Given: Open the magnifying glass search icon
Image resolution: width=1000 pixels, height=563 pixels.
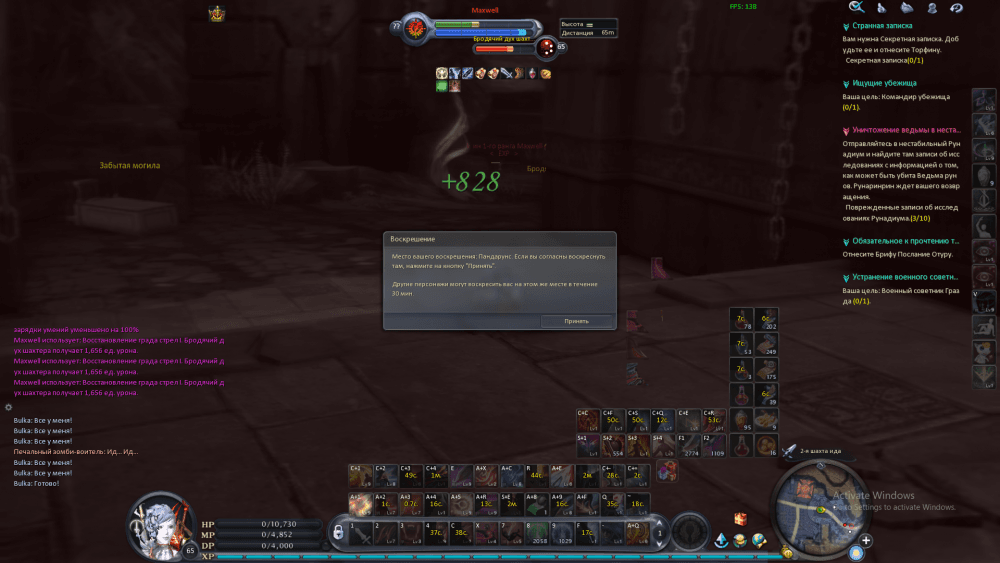Looking at the screenshot, I should coord(856,7).
